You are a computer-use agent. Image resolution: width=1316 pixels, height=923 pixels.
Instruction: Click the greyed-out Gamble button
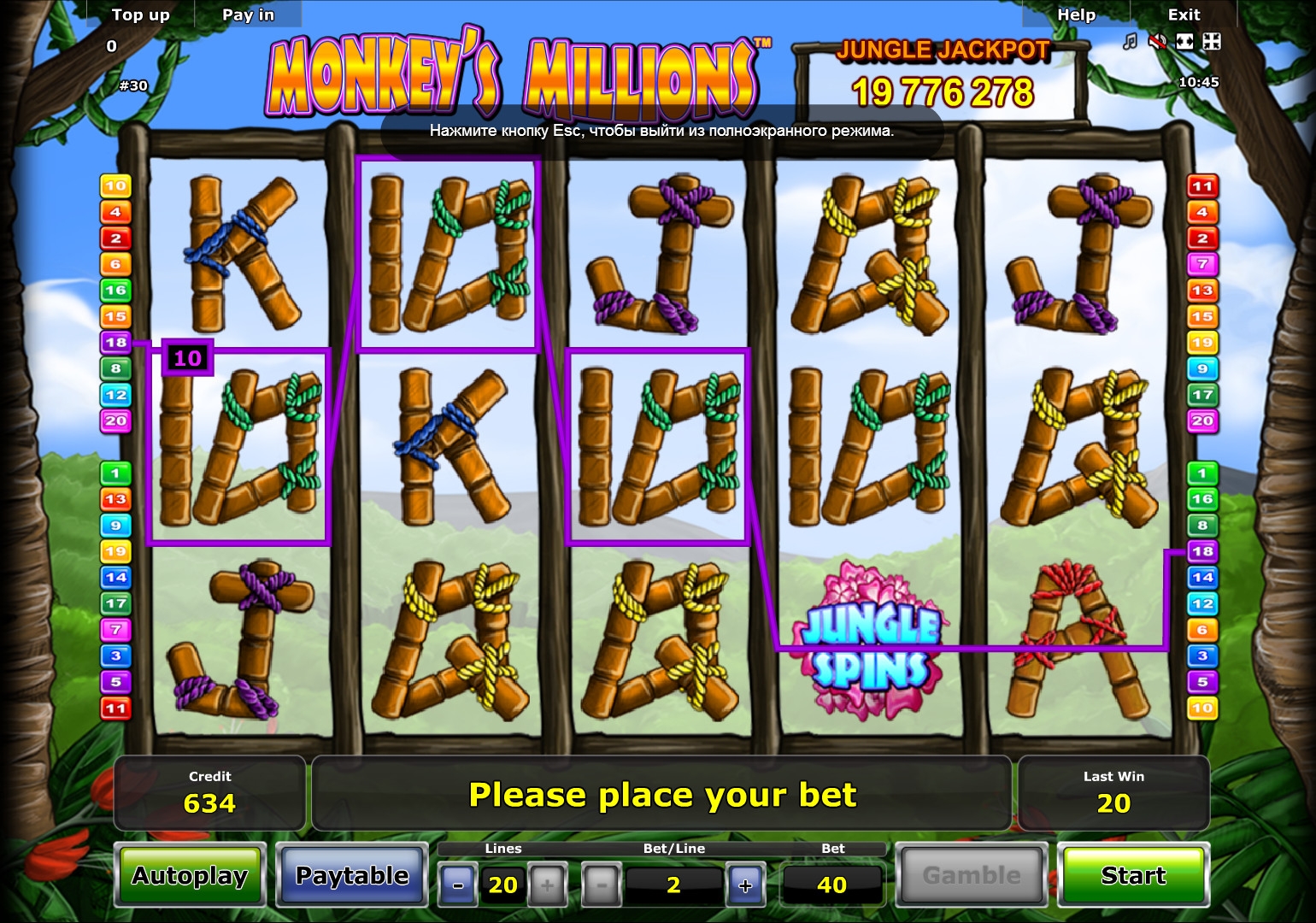pyautogui.click(x=972, y=876)
